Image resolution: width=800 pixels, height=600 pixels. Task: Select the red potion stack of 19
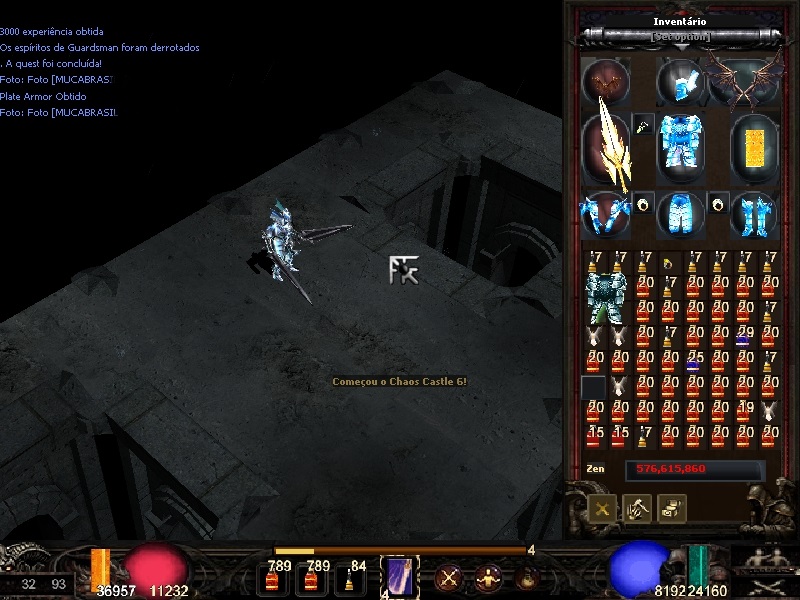point(744,412)
